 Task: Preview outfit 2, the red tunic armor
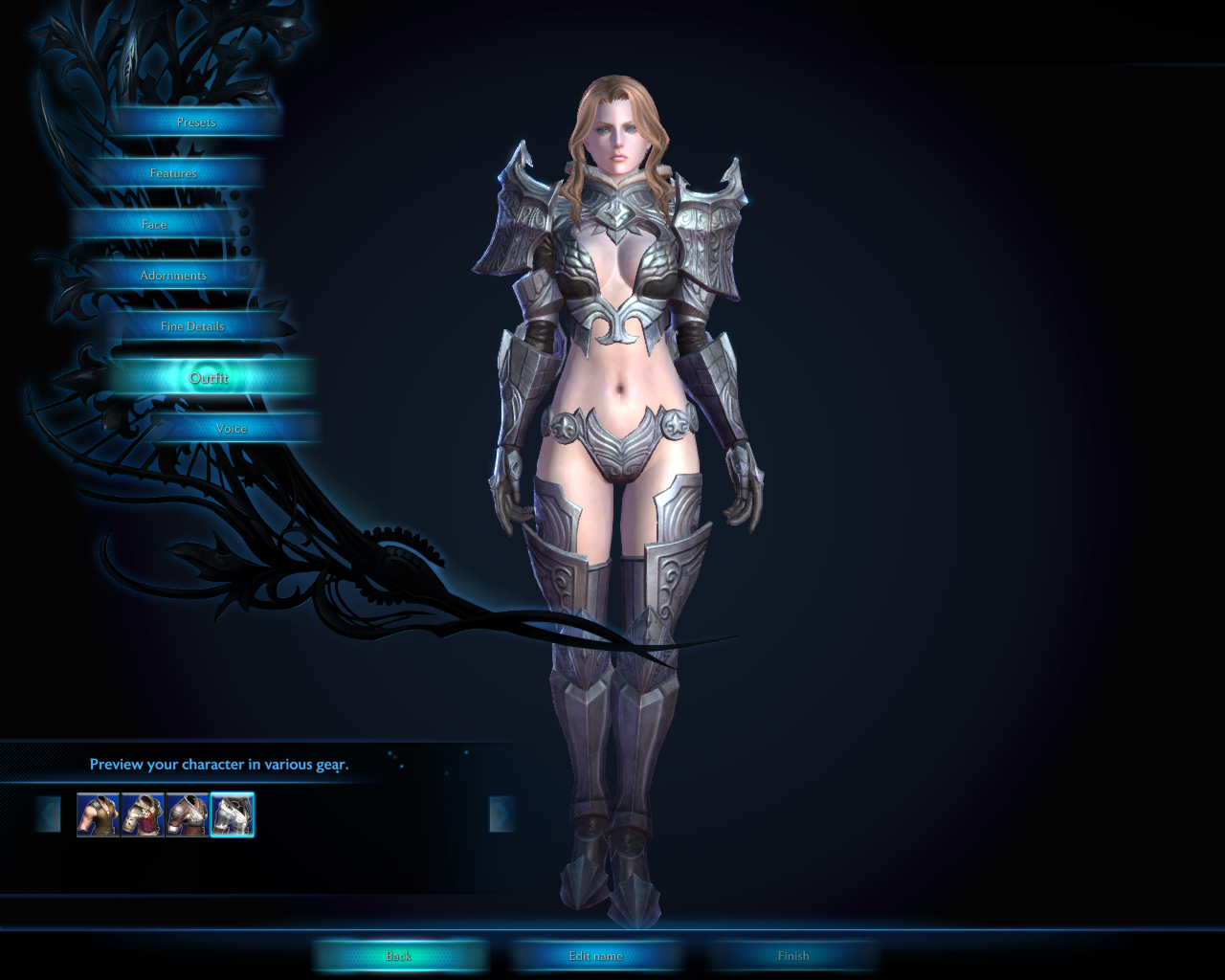point(143,815)
